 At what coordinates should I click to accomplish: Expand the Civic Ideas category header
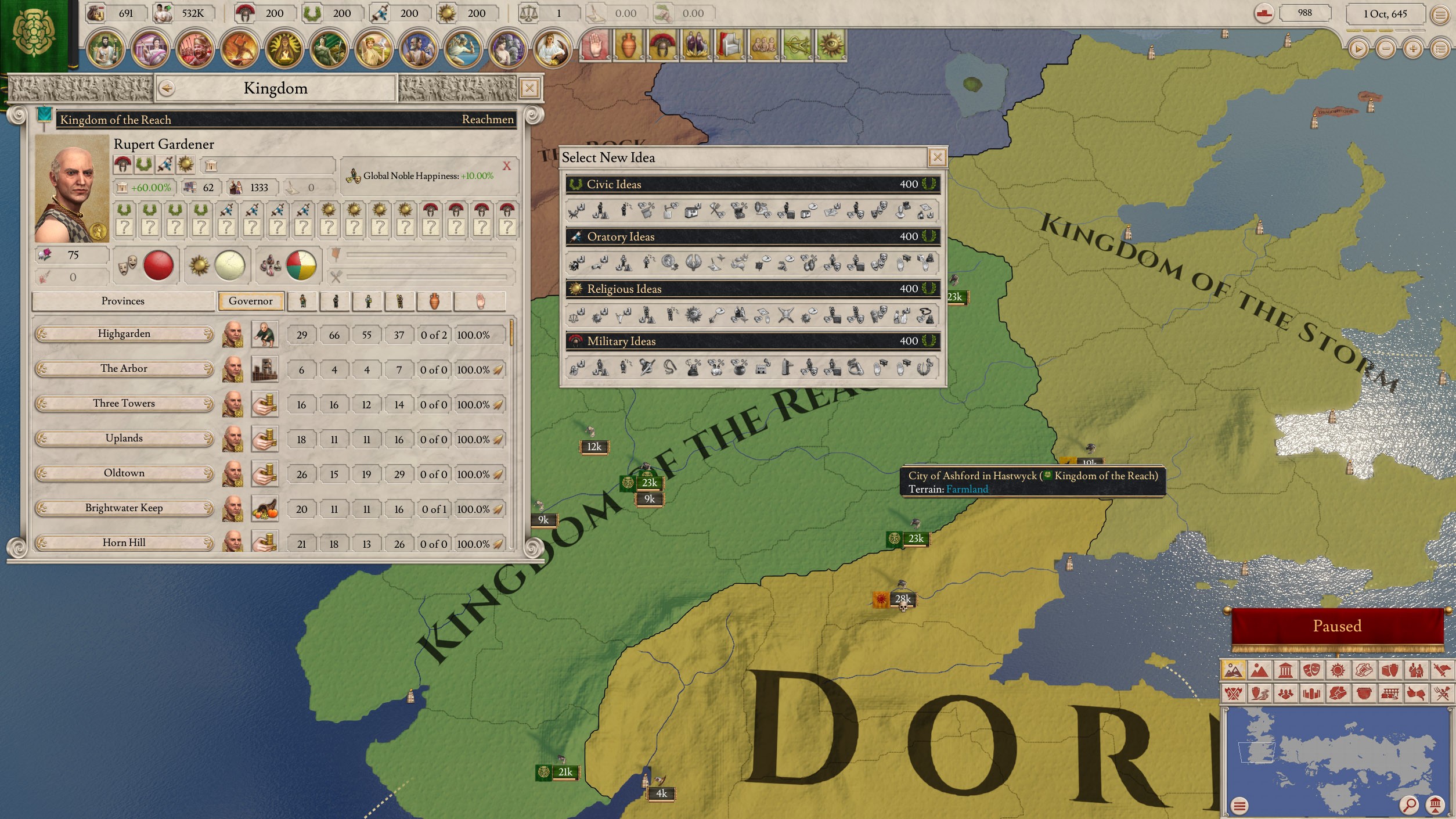pyautogui.click(x=752, y=184)
